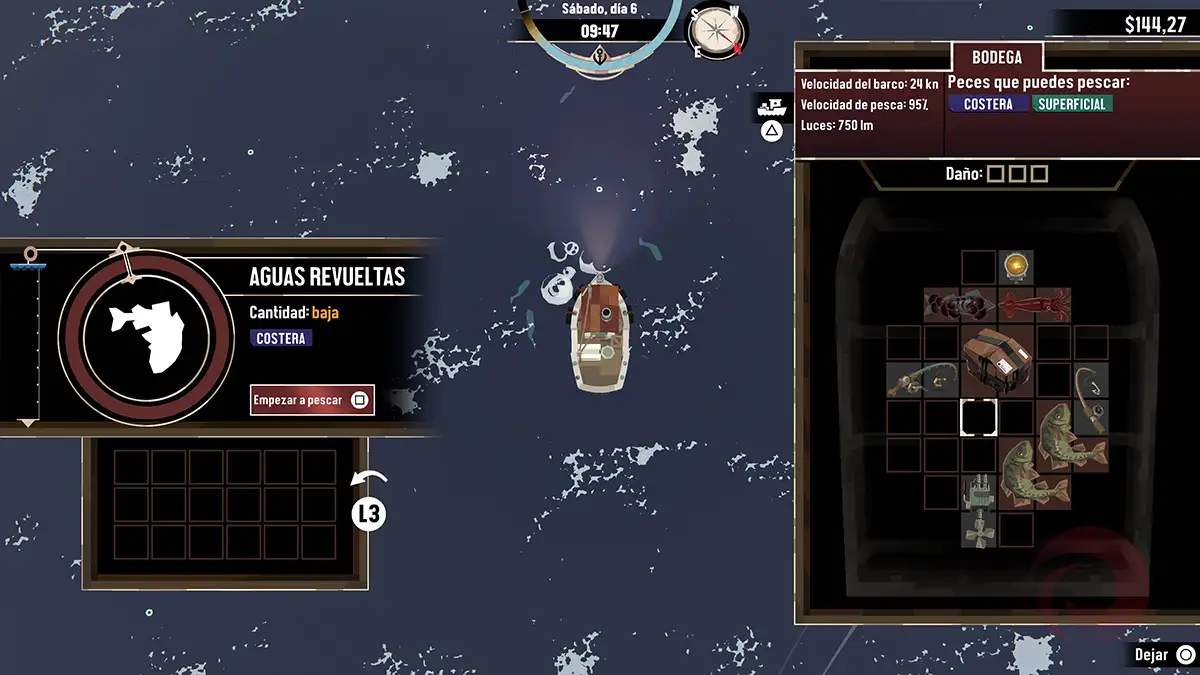Select the lamp light in the cargo
1200x675 pixels.
point(1017,266)
